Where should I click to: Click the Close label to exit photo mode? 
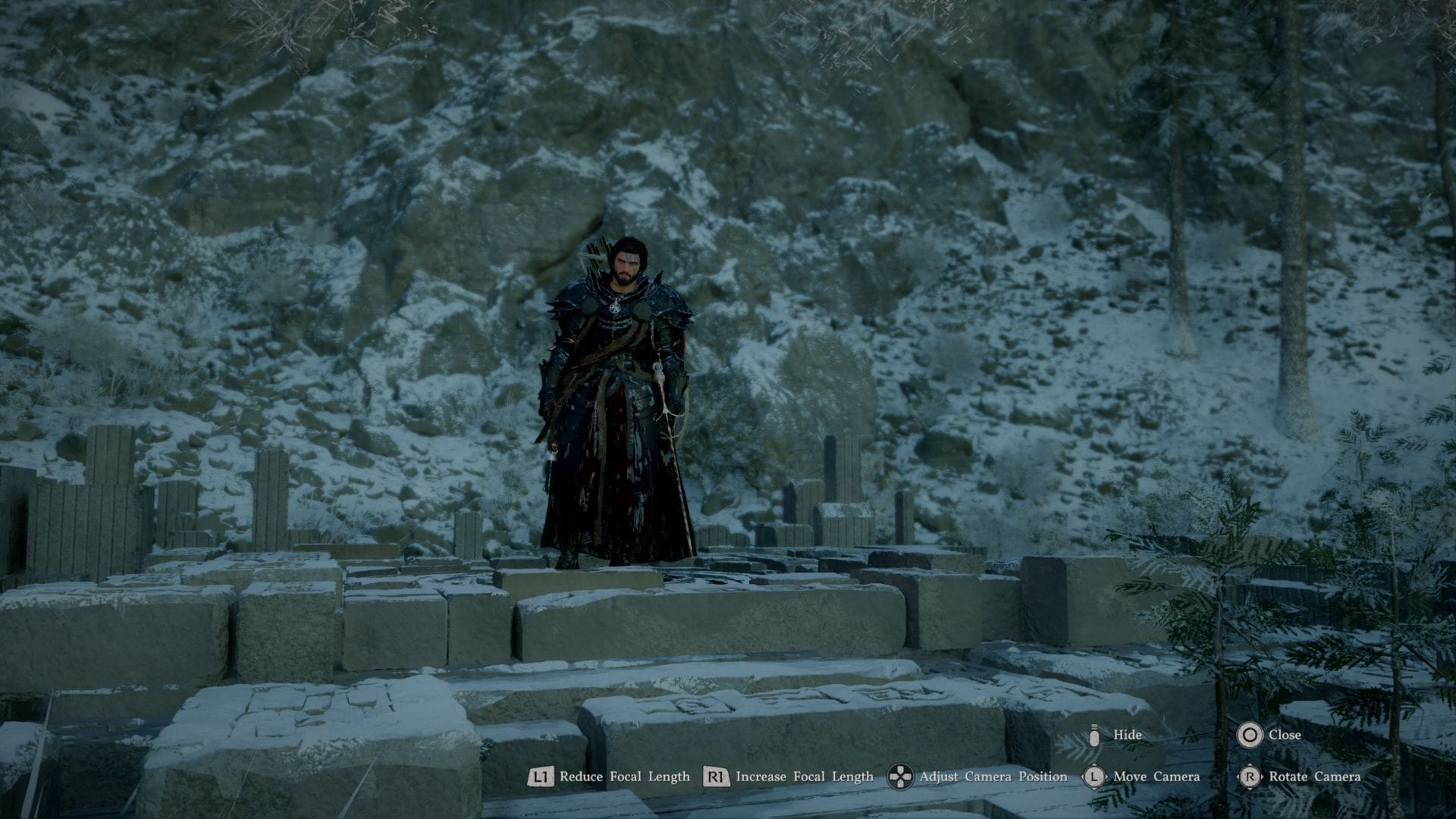pos(1287,735)
